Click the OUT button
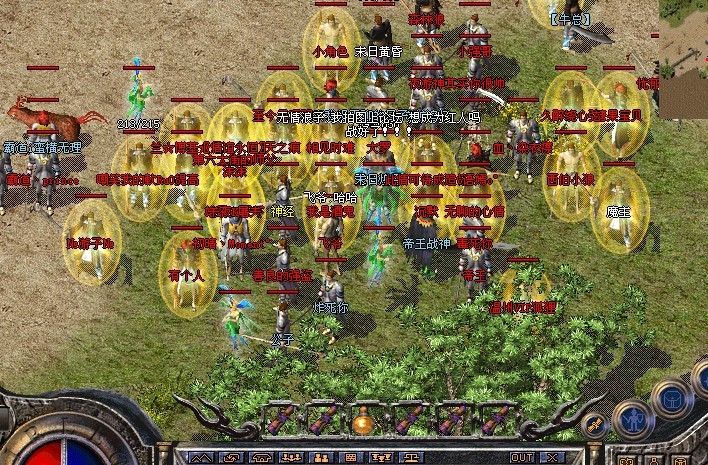The width and height of the screenshot is (708, 465). [x=522, y=458]
